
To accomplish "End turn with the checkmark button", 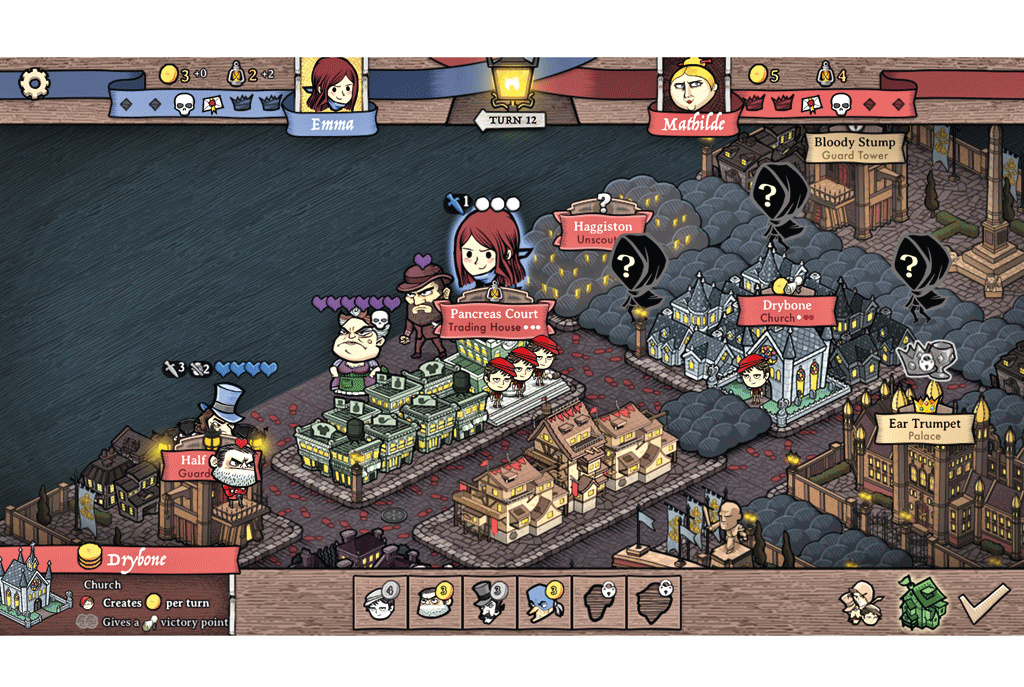I will click(x=982, y=603).
